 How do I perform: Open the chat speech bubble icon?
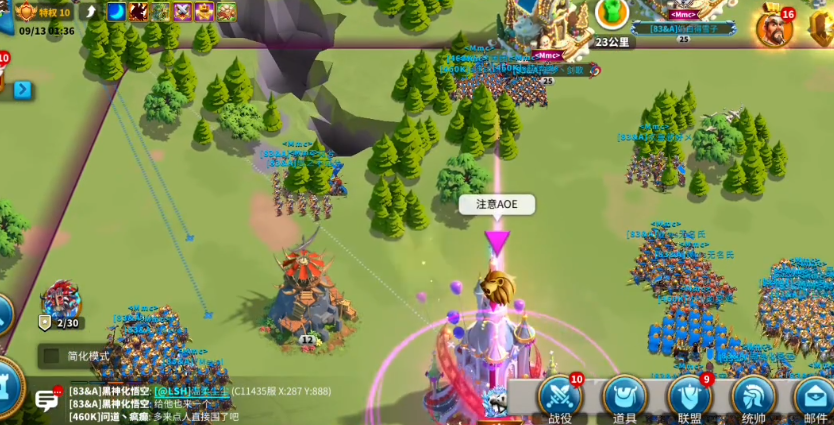(47, 401)
